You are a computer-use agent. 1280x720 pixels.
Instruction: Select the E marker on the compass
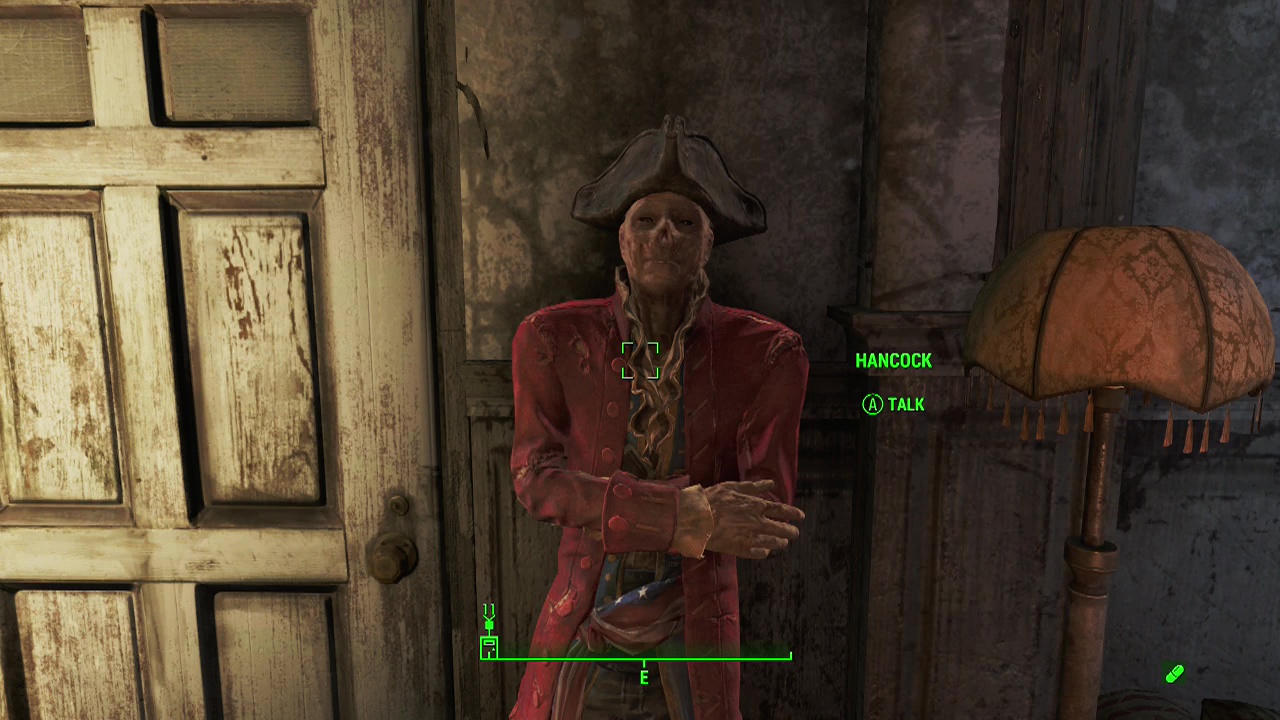pyautogui.click(x=643, y=678)
